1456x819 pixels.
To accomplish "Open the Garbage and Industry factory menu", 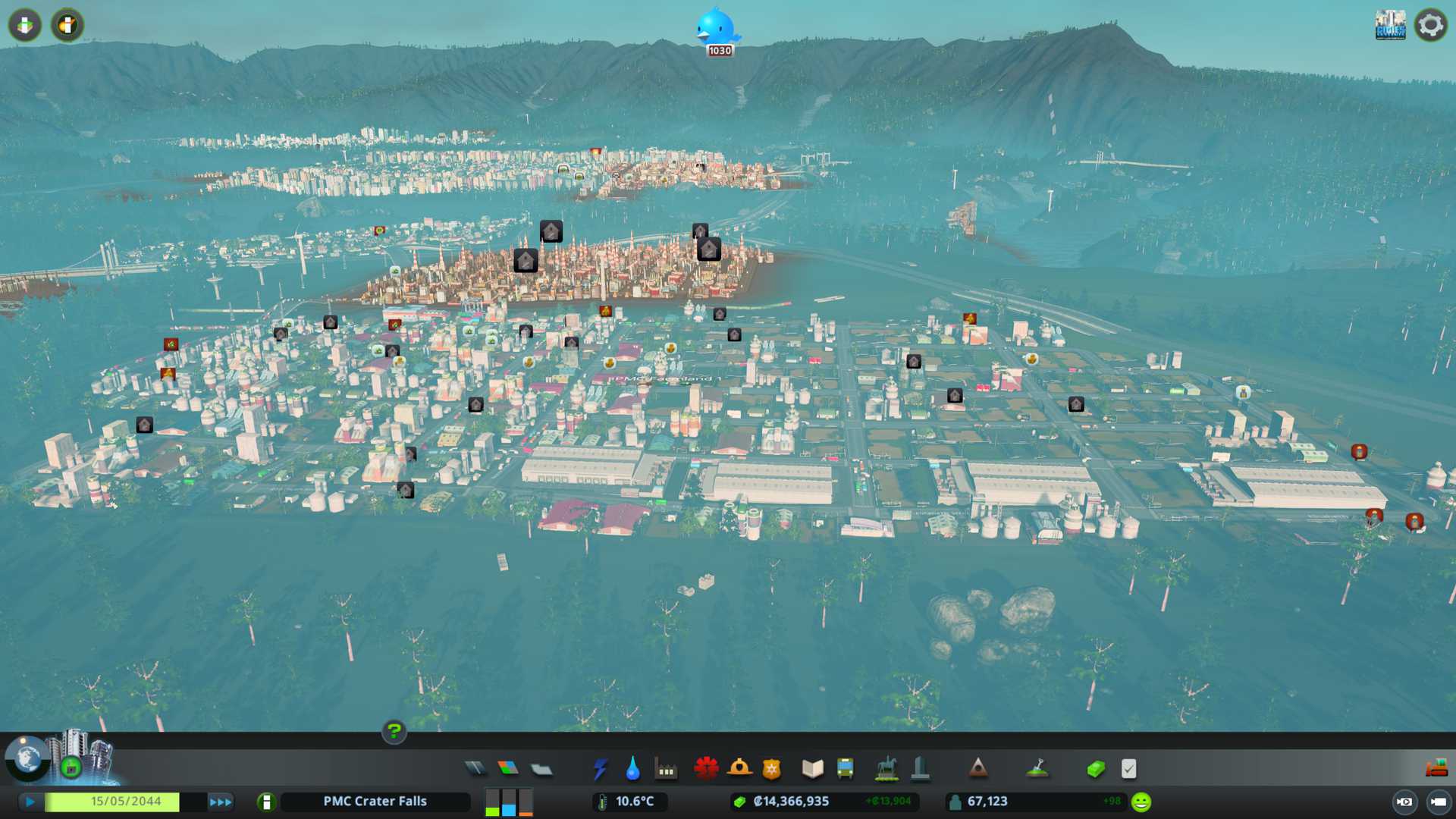I will [x=666, y=769].
